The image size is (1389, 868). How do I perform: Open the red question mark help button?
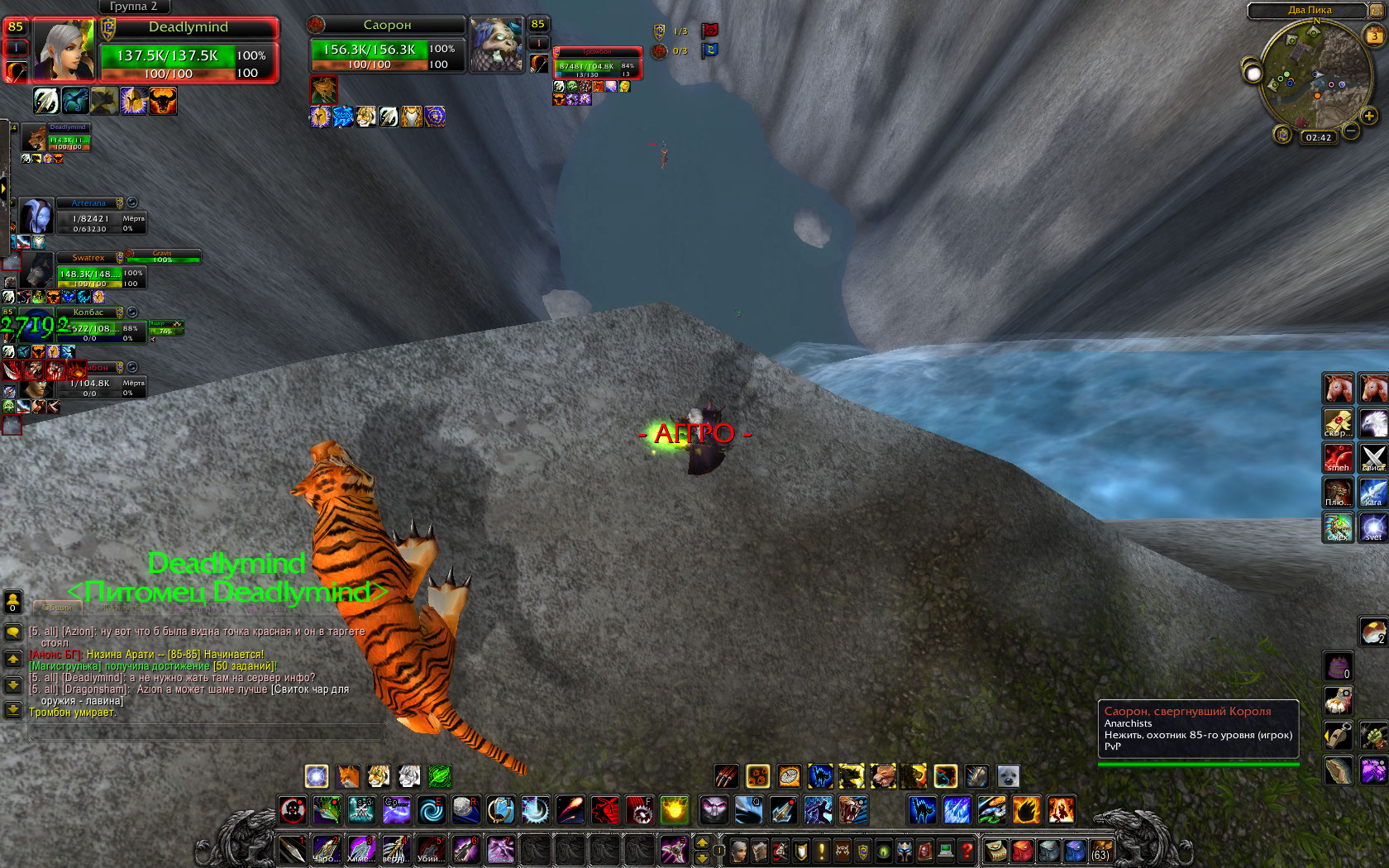pos(966,850)
